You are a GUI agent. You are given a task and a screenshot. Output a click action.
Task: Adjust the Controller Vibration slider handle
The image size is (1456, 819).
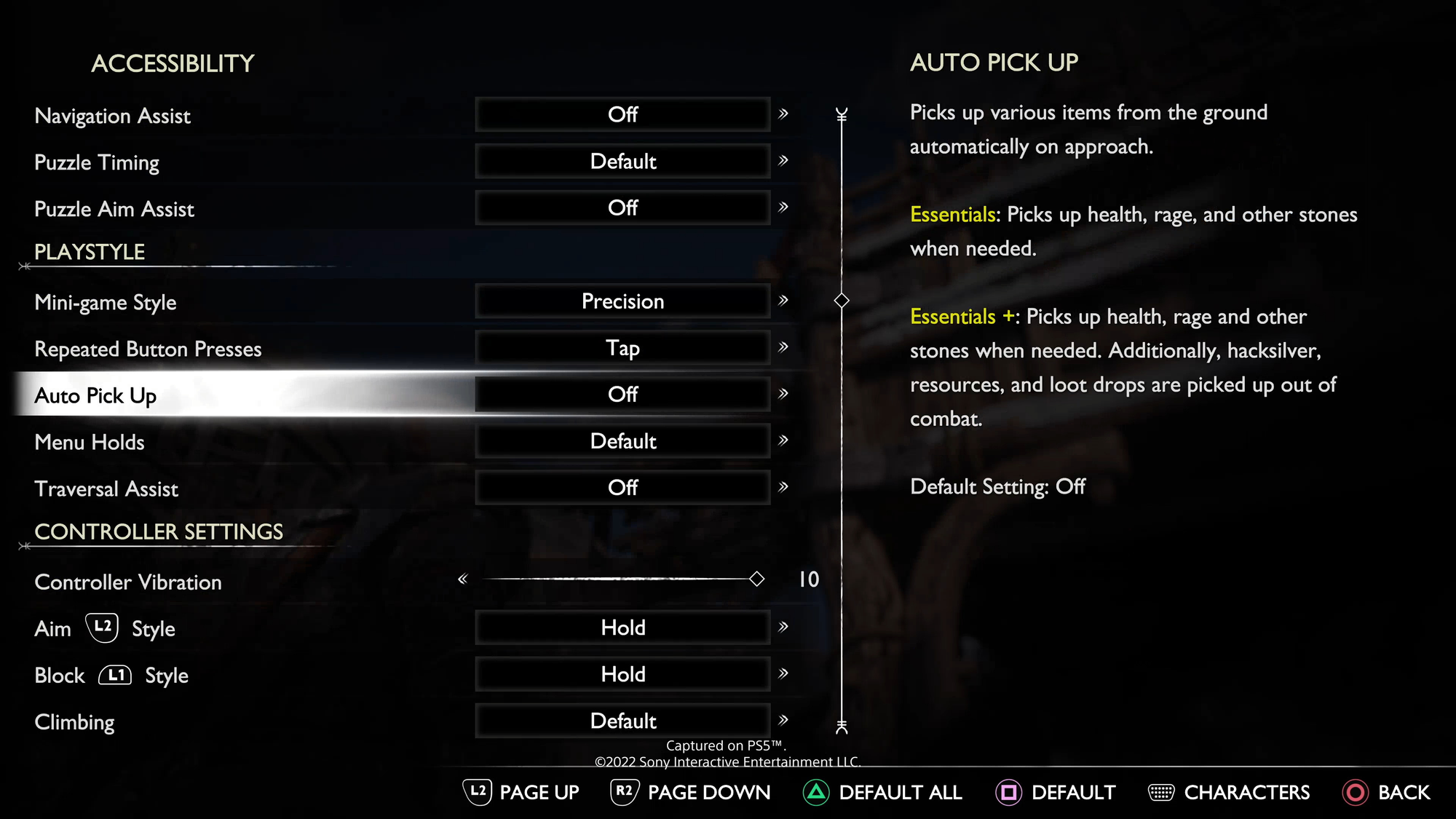pos(757,579)
